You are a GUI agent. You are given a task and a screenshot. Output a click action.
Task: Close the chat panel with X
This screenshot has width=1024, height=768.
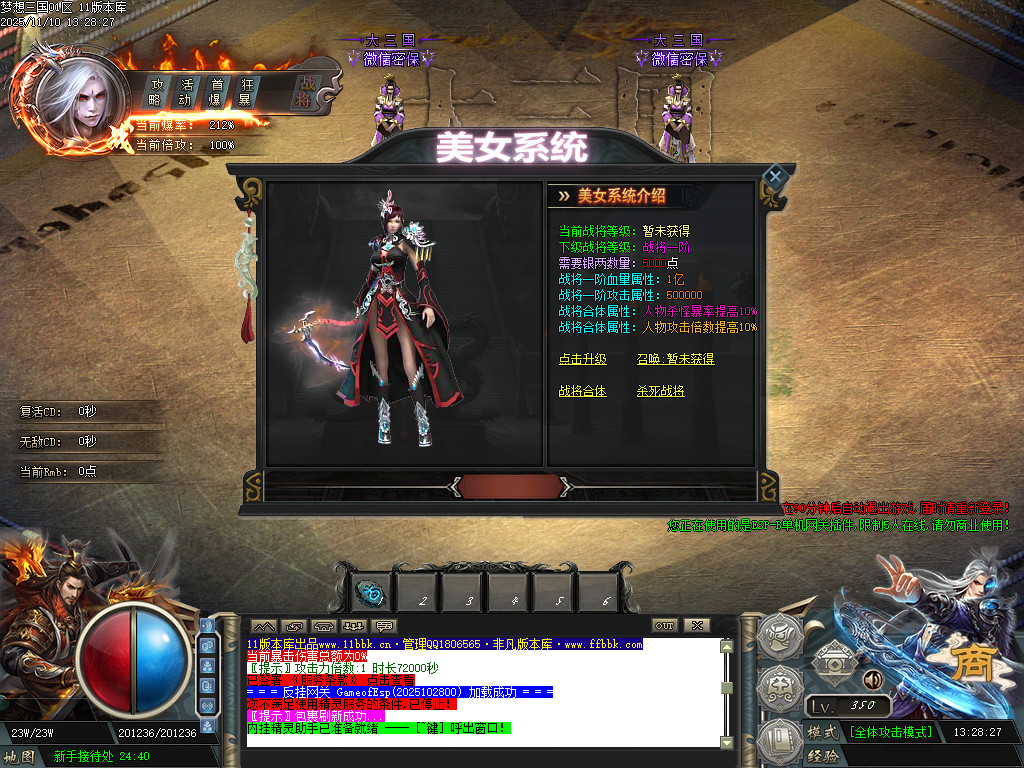[x=696, y=625]
